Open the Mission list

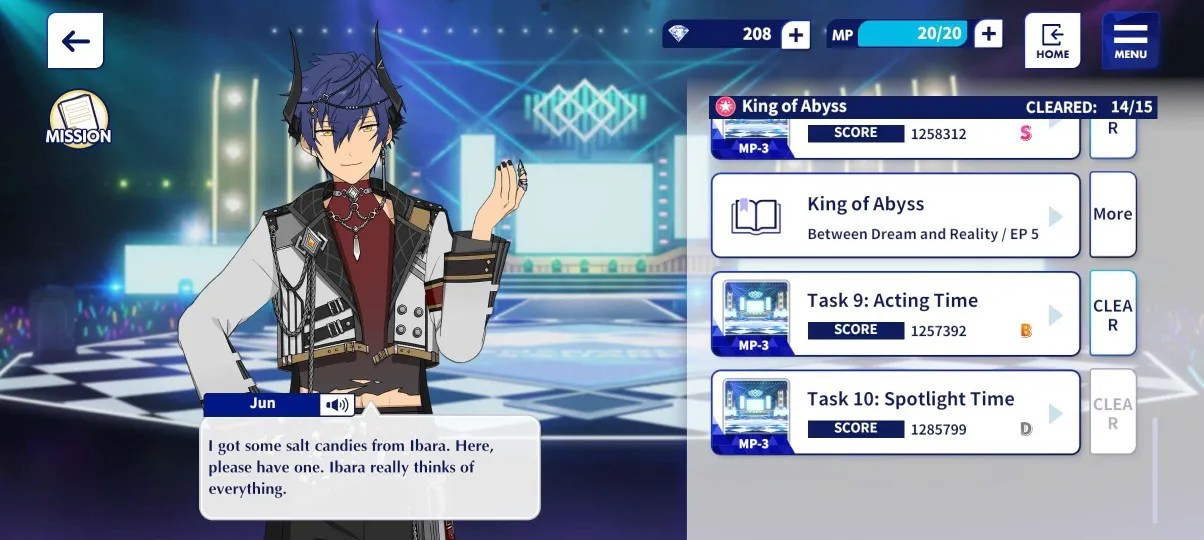[77, 119]
